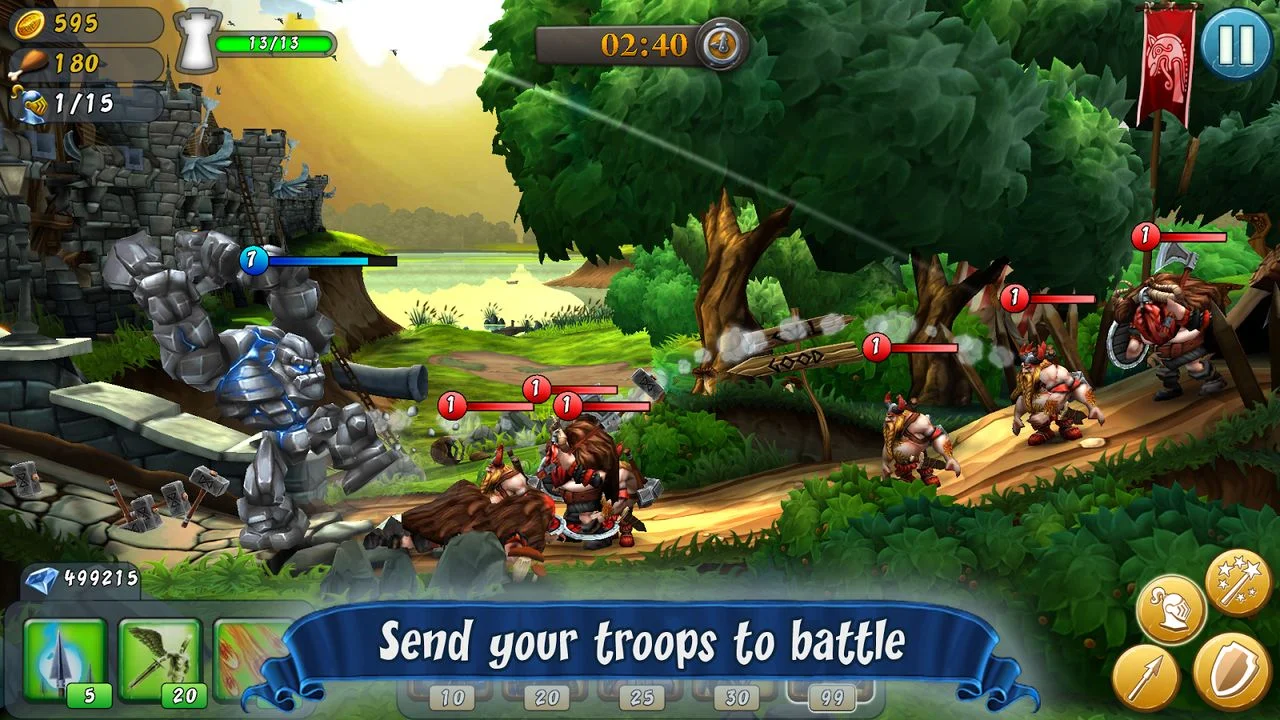Open the golden shield defense icon

point(1232,673)
